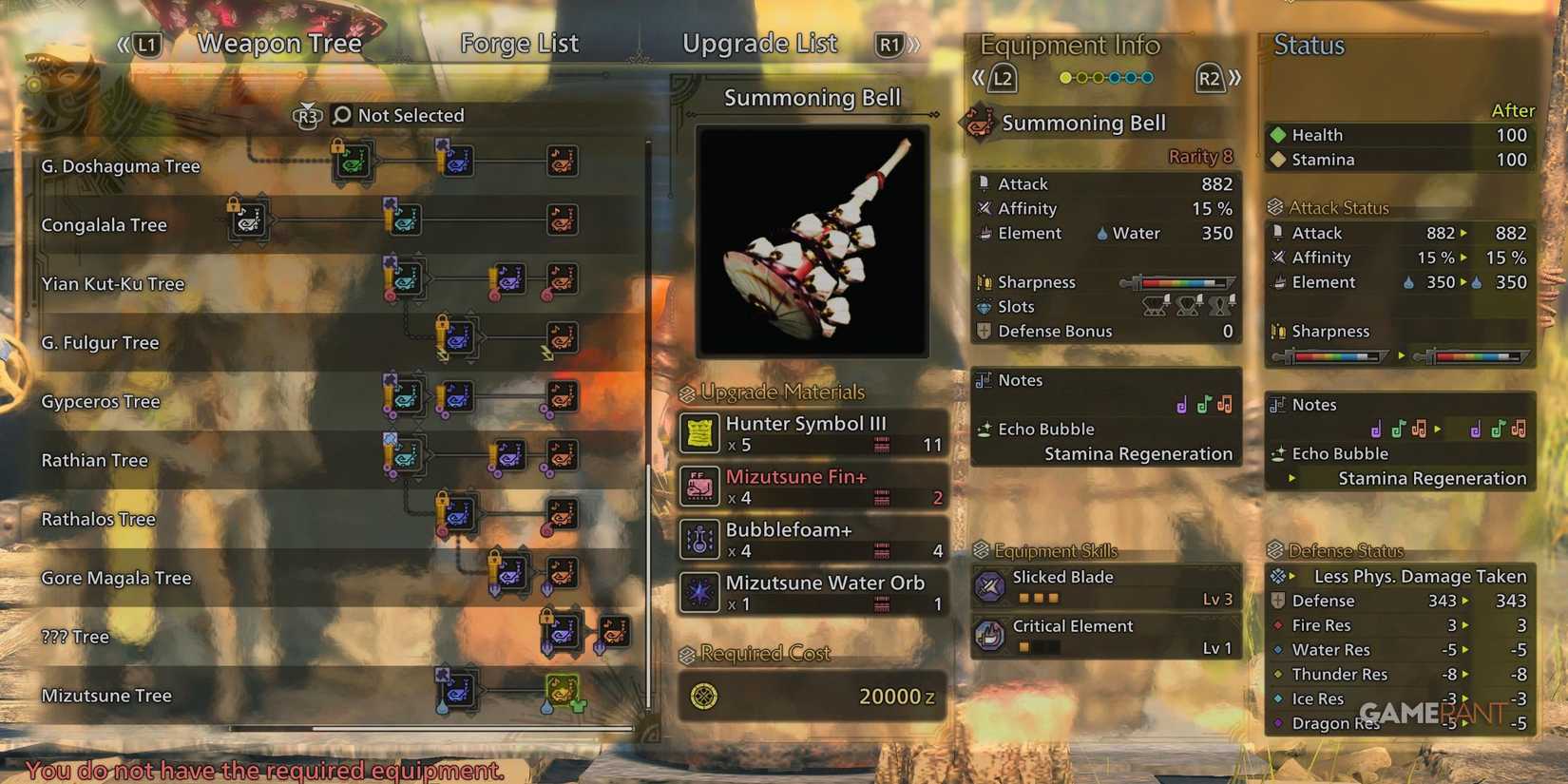Screen dimensions: 1568x784
Task: Open the Upgrade List tab
Action: (x=759, y=43)
